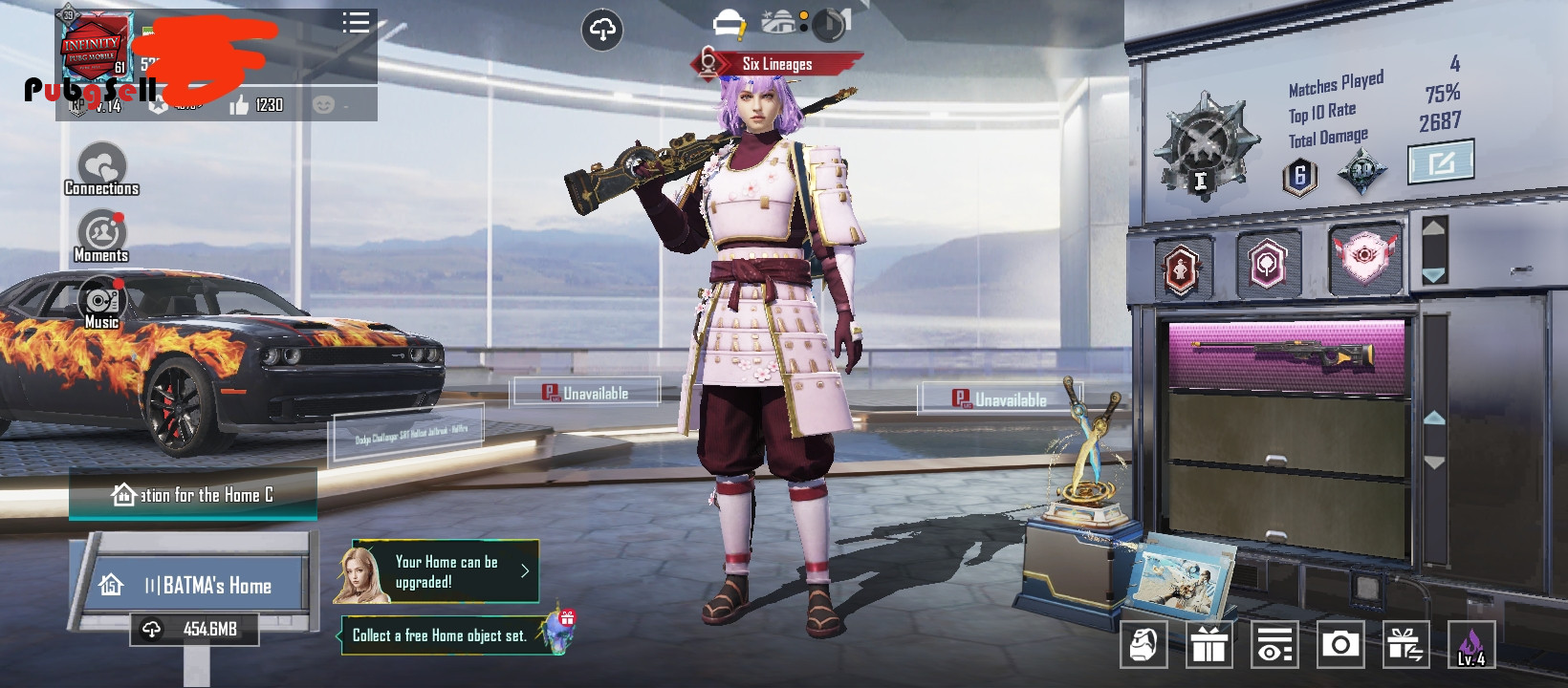Open the Moments feed

pyautogui.click(x=101, y=236)
